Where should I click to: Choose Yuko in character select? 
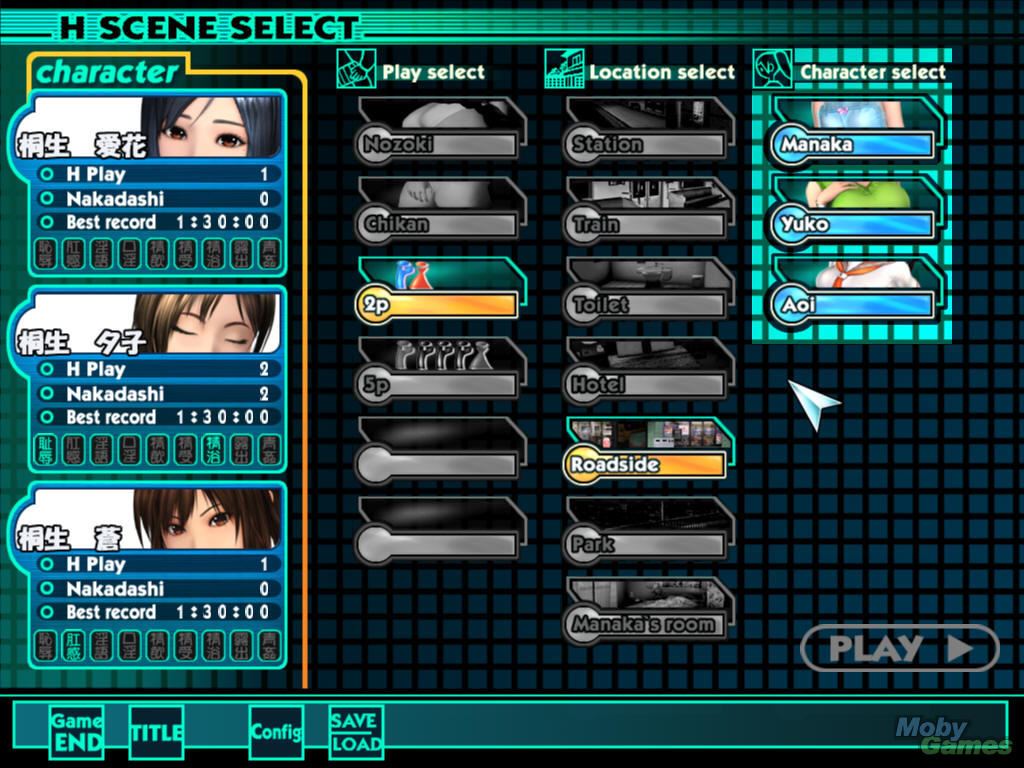click(x=855, y=224)
